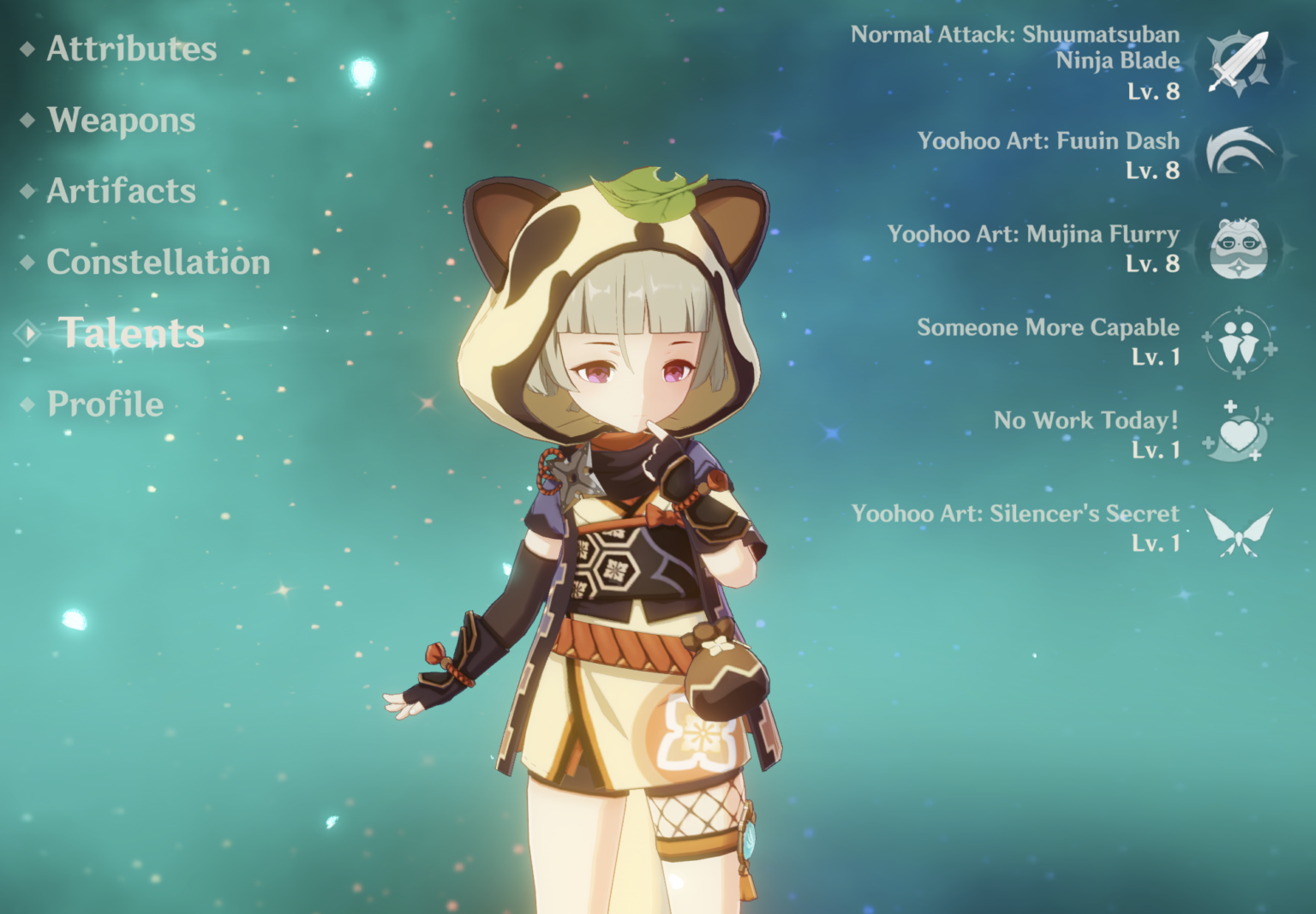1316x914 pixels.
Task: Click the diamond marker beside Profile
Action: (x=28, y=403)
